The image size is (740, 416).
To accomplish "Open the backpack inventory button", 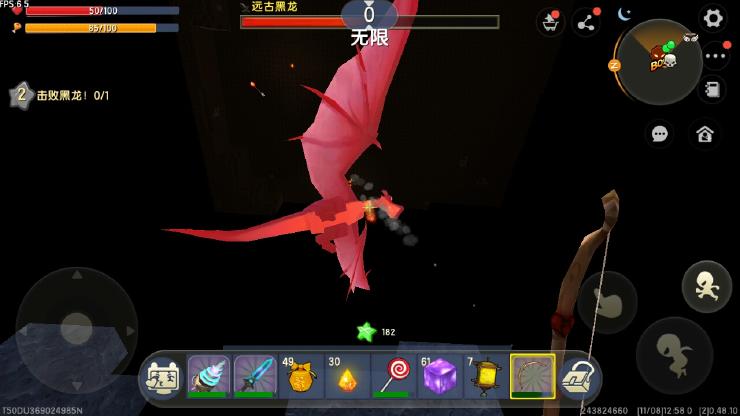I will [577, 377].
